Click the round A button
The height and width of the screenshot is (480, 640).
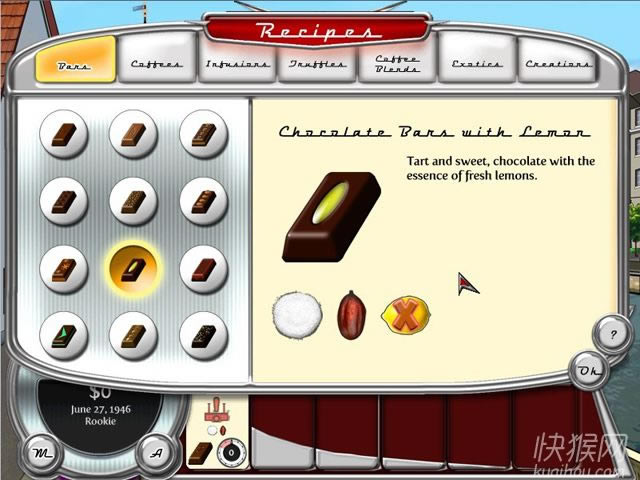[x=157, y=450]
